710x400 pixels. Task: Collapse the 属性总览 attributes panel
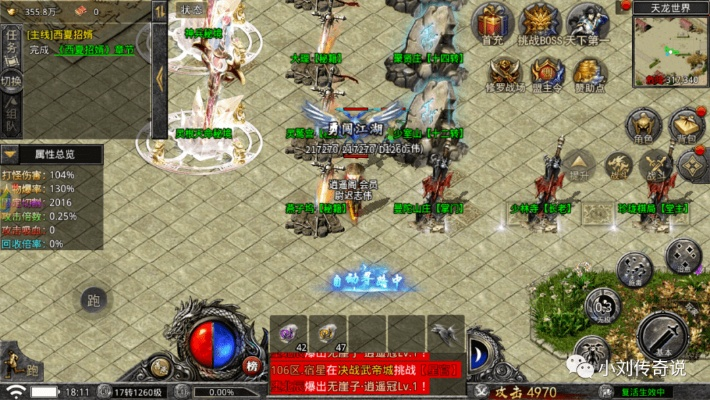pos(10,155)
